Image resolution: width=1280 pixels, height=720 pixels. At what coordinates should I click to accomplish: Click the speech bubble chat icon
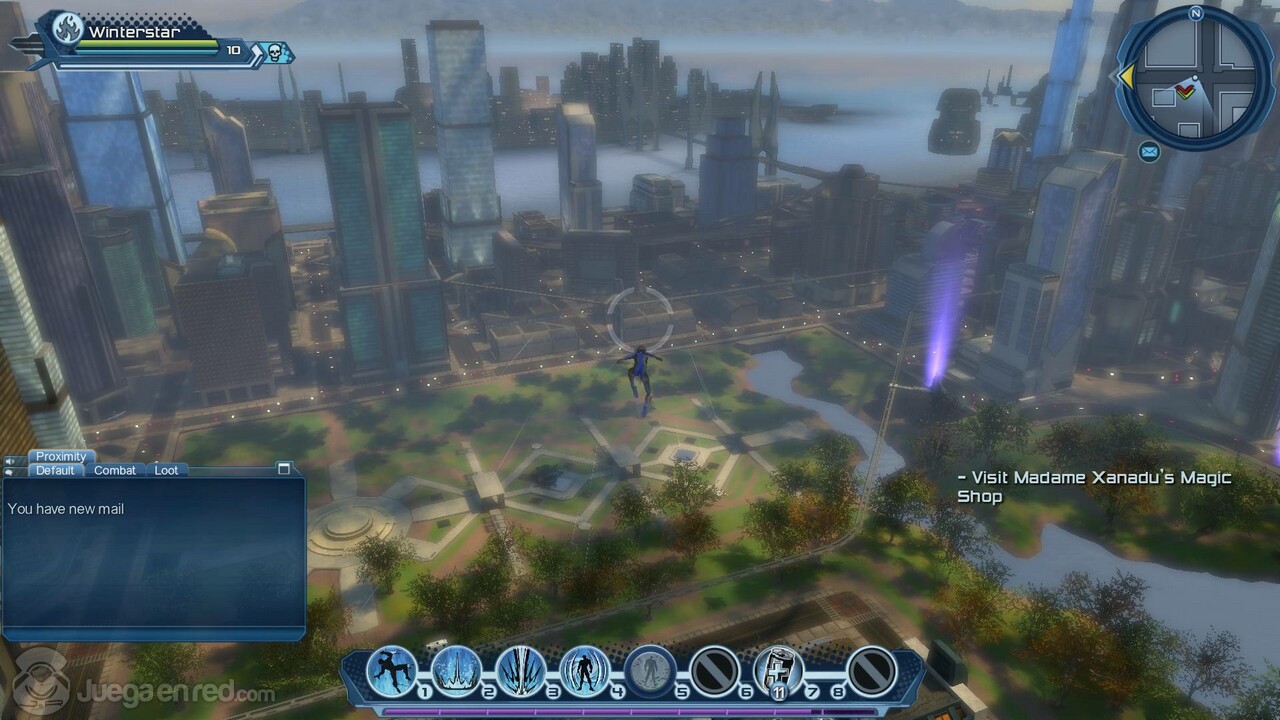tap(10, 471)
